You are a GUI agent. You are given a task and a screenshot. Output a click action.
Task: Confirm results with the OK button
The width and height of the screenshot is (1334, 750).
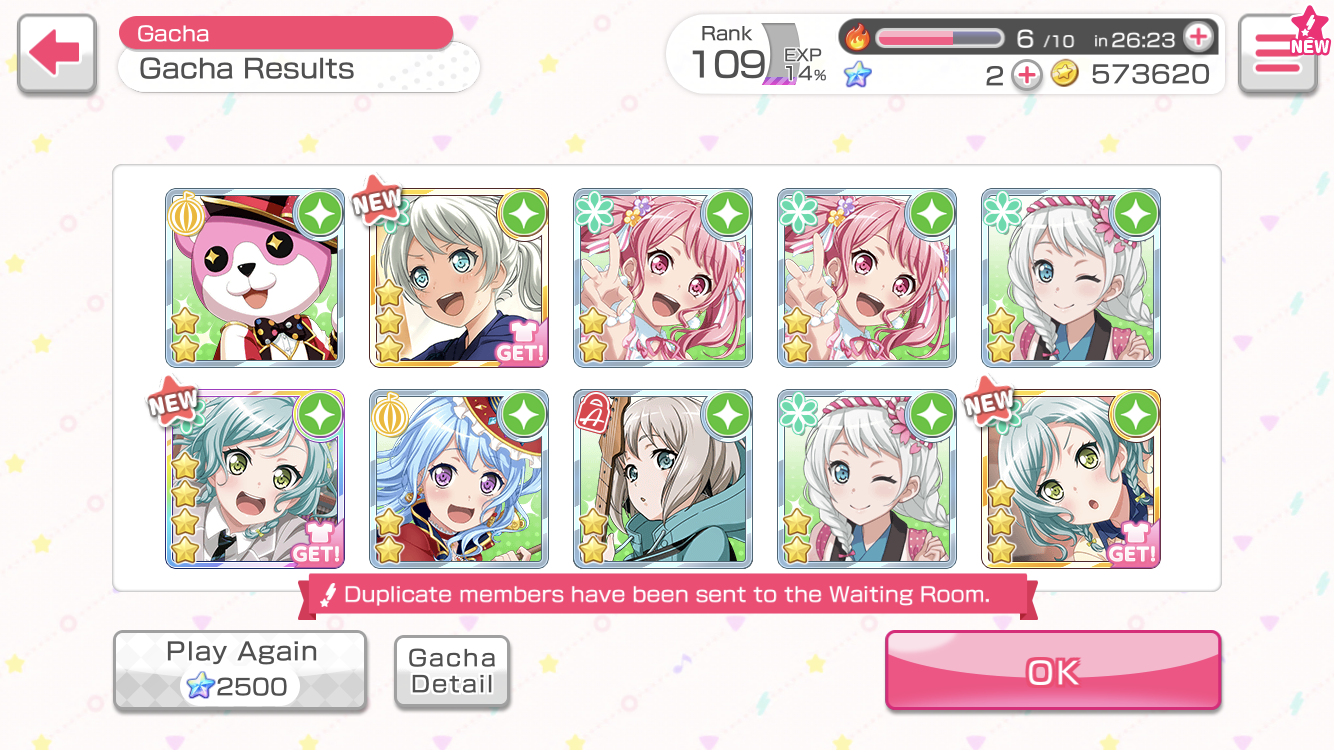point(1052,671)
